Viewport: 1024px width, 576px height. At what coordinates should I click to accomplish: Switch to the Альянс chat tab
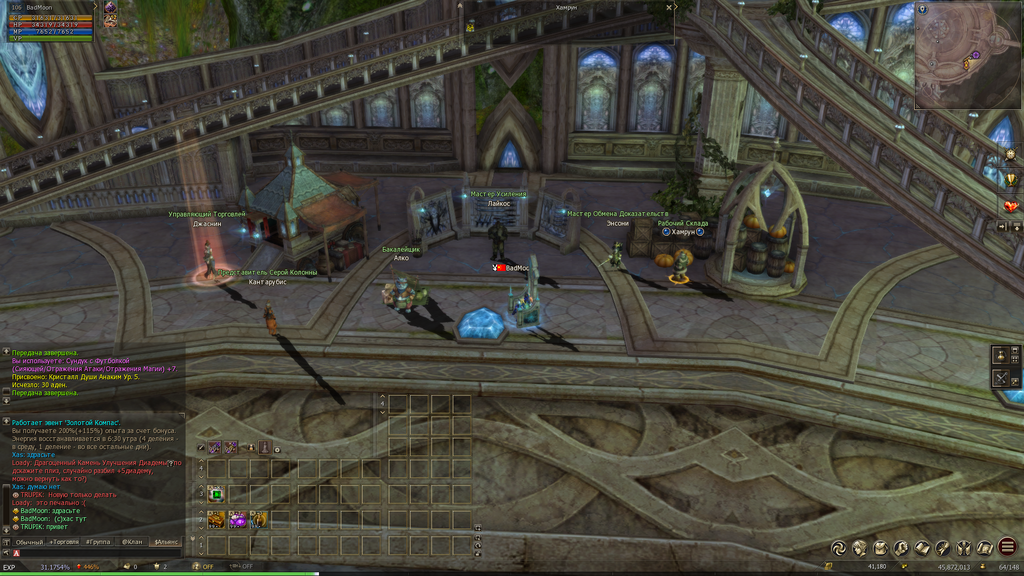coord(164,541)
